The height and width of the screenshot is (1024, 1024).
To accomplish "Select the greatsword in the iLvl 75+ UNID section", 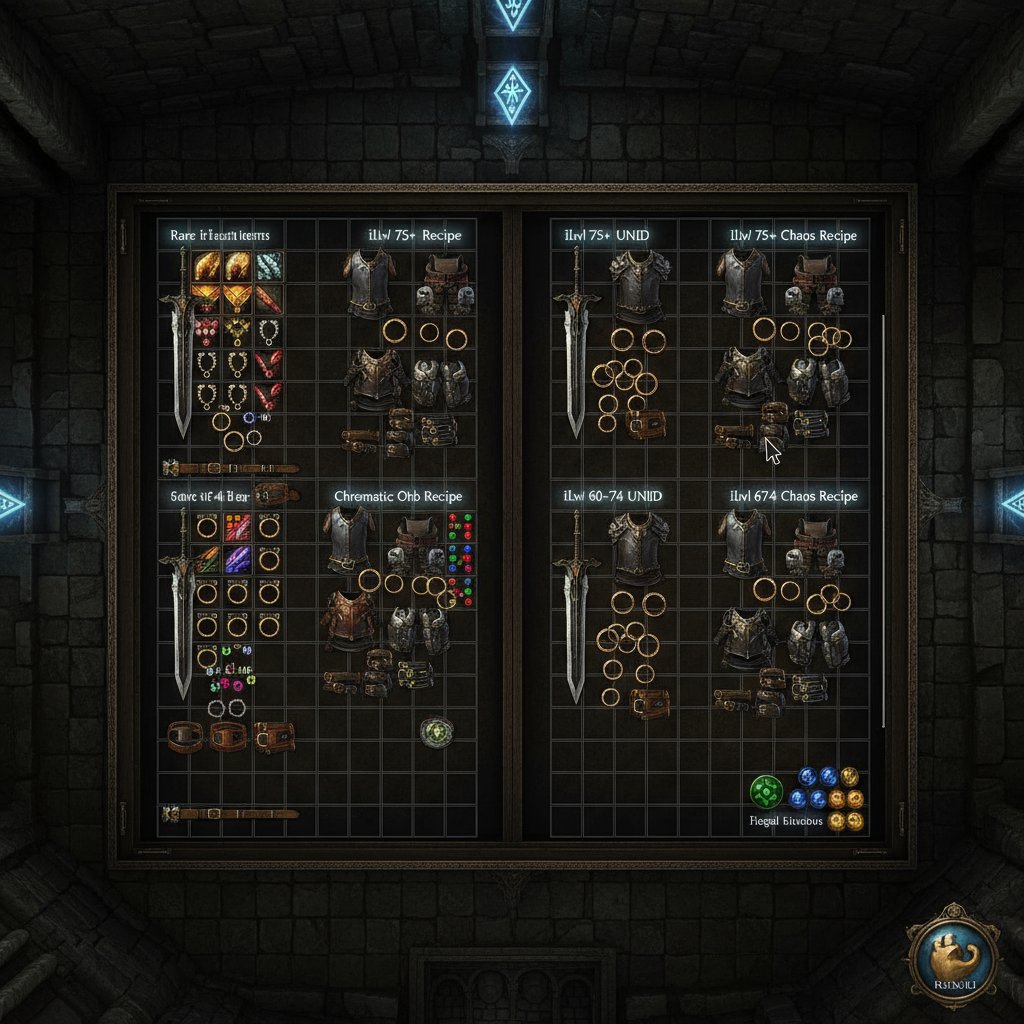I will (x=576, y=345).
